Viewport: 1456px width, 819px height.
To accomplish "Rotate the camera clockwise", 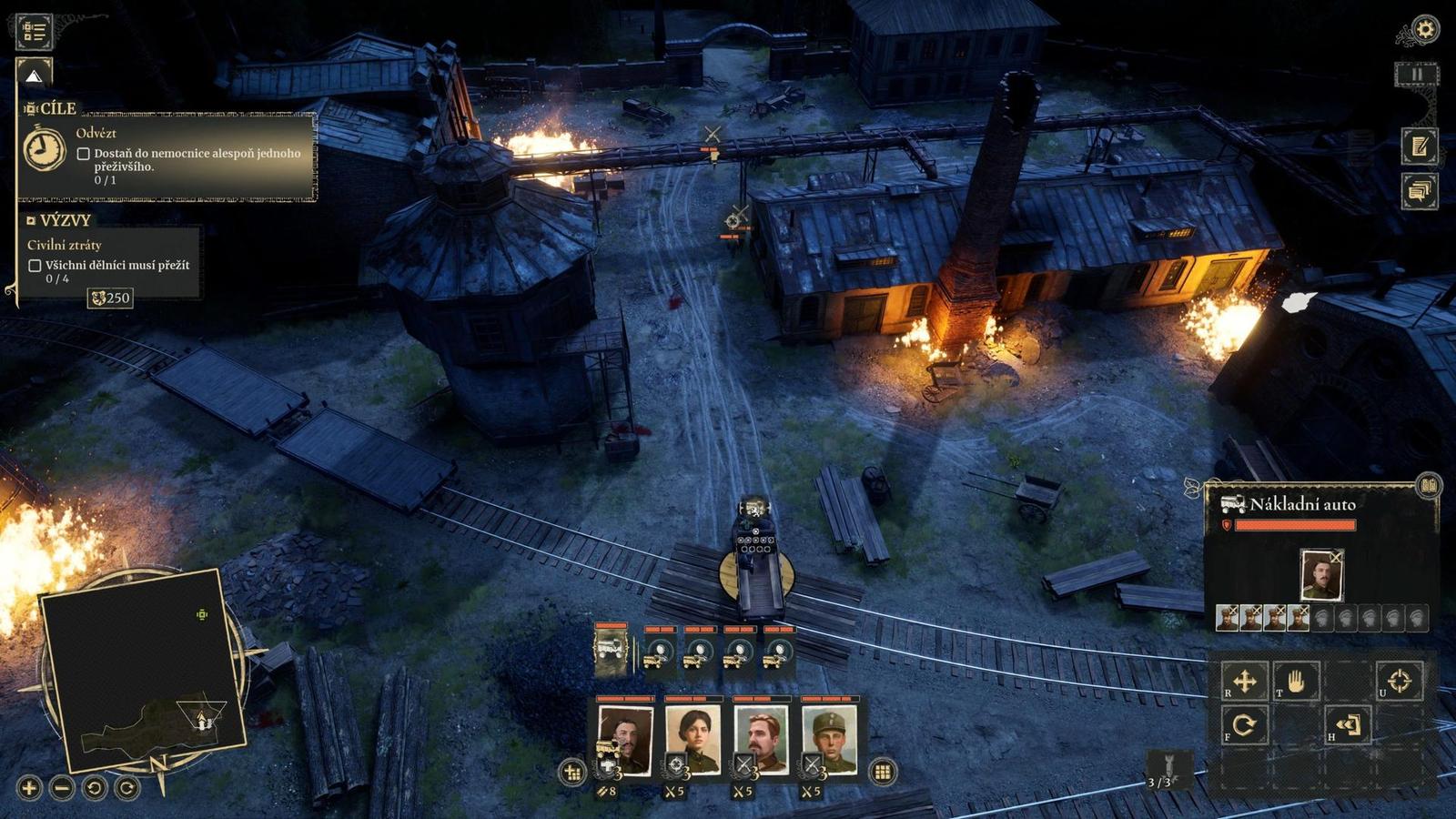I will pos(126,787).
